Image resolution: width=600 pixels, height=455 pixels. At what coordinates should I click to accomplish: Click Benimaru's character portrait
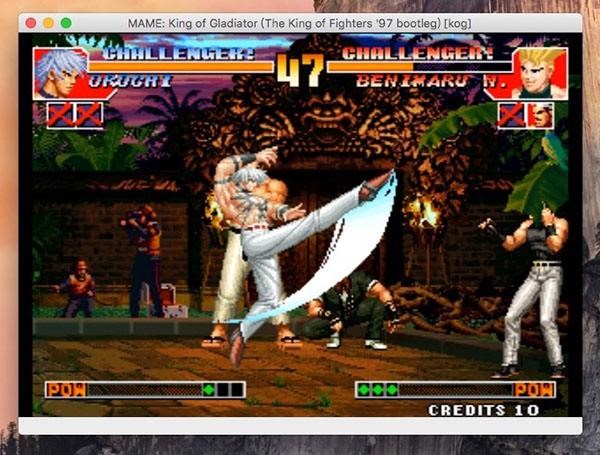pos(541,73)
